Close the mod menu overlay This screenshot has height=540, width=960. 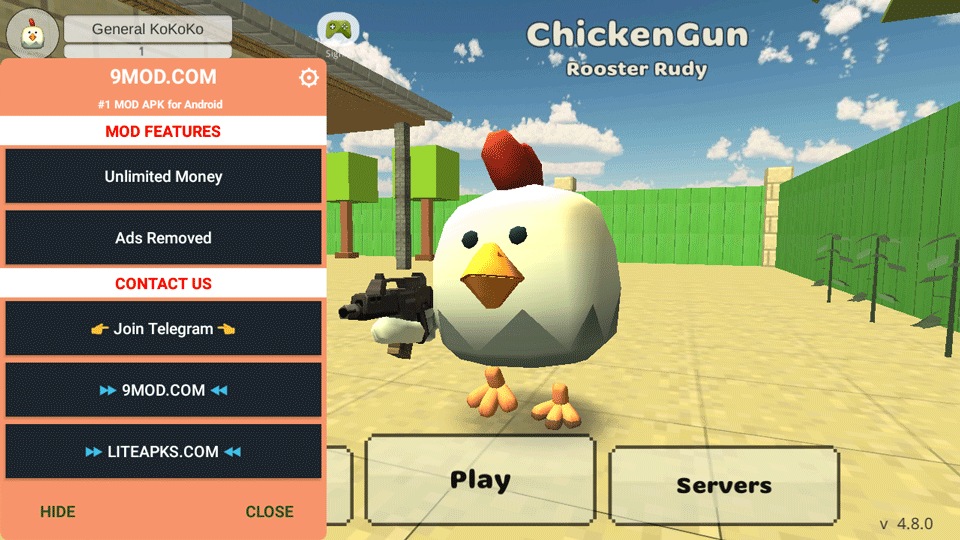coord(270,512)
